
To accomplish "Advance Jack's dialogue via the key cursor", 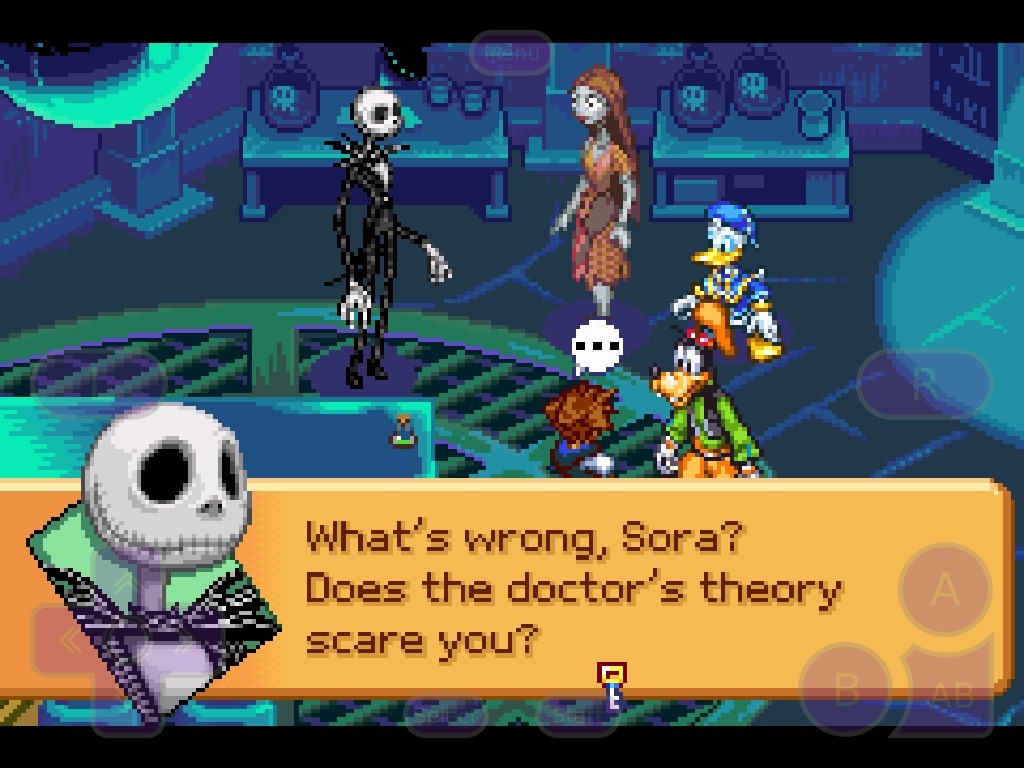I will click(611, 683).
